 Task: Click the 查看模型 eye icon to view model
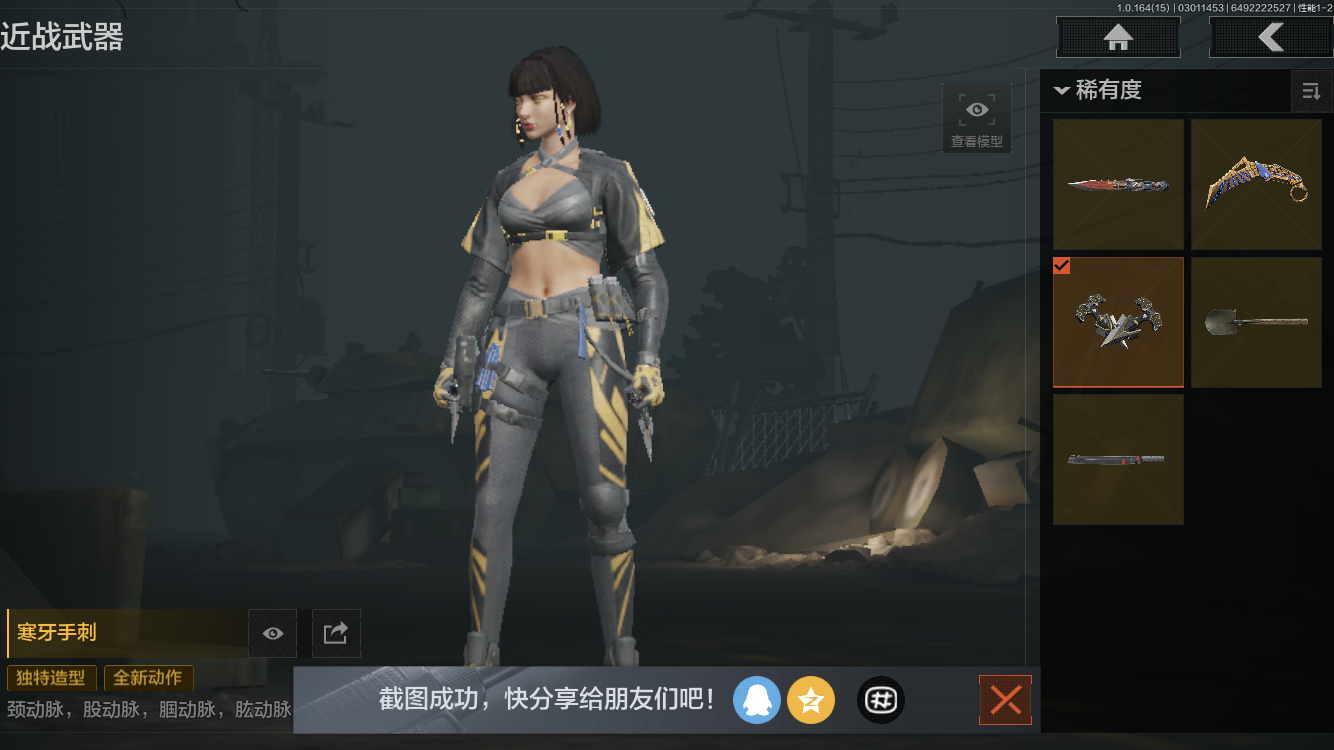pyautogui.click(x=976, y=109)
